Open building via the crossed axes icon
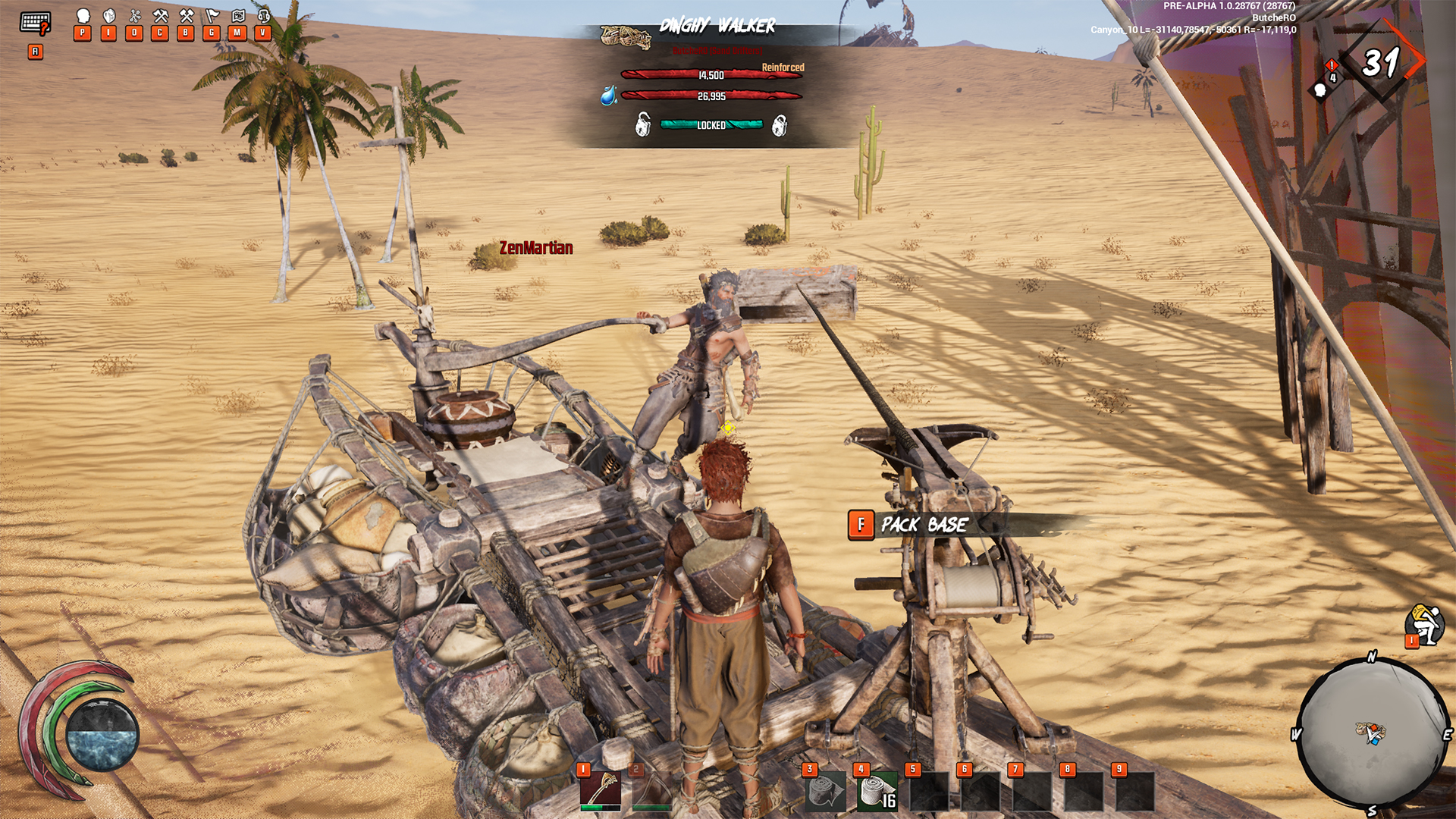This screenshot has height=819, width=1456. pos(186,17)
